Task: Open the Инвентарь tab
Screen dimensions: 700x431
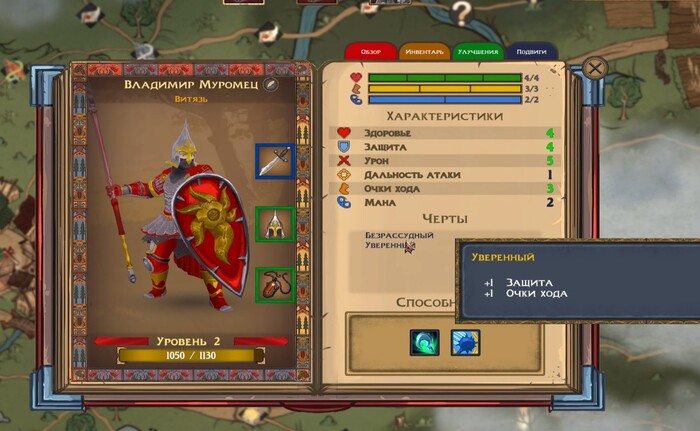Action: tap(423, 51)
